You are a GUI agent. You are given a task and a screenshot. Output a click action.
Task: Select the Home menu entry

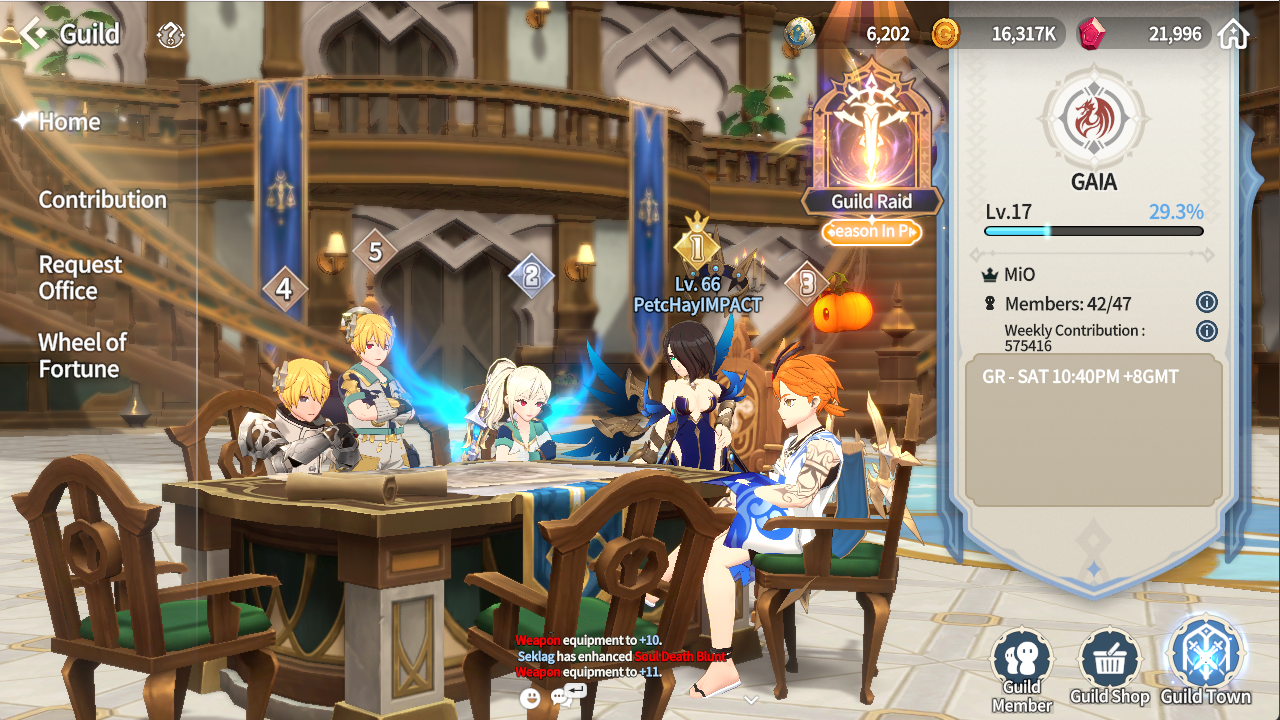(70, 122)
